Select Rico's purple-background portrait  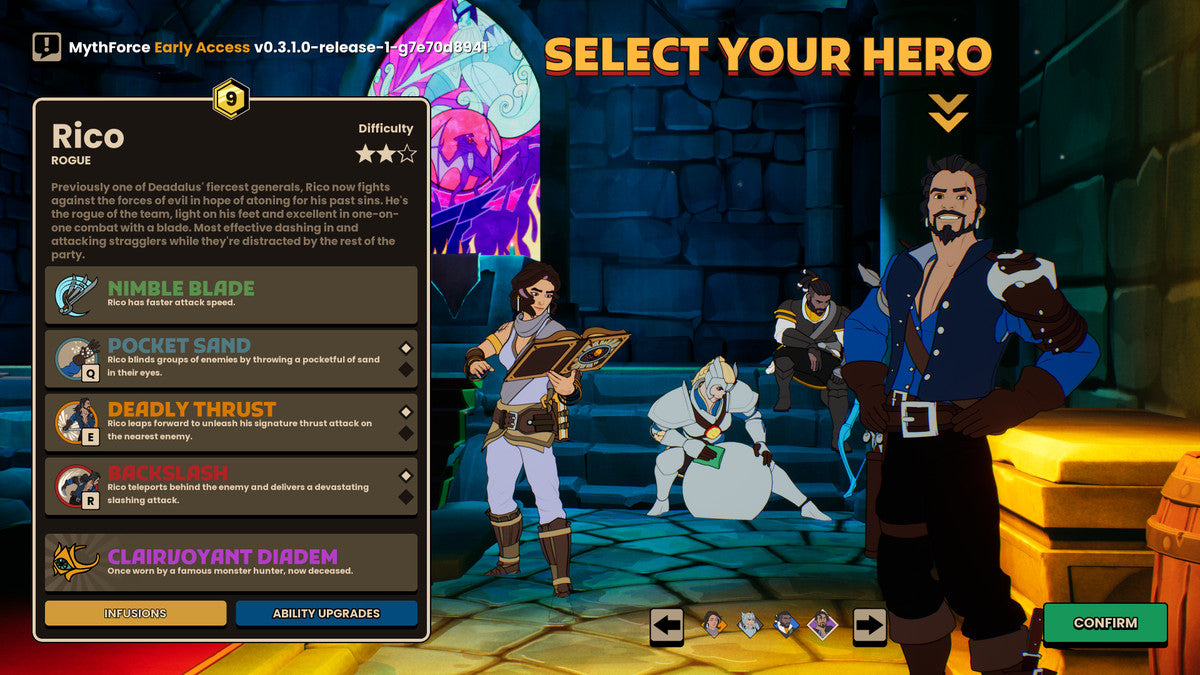822,625
